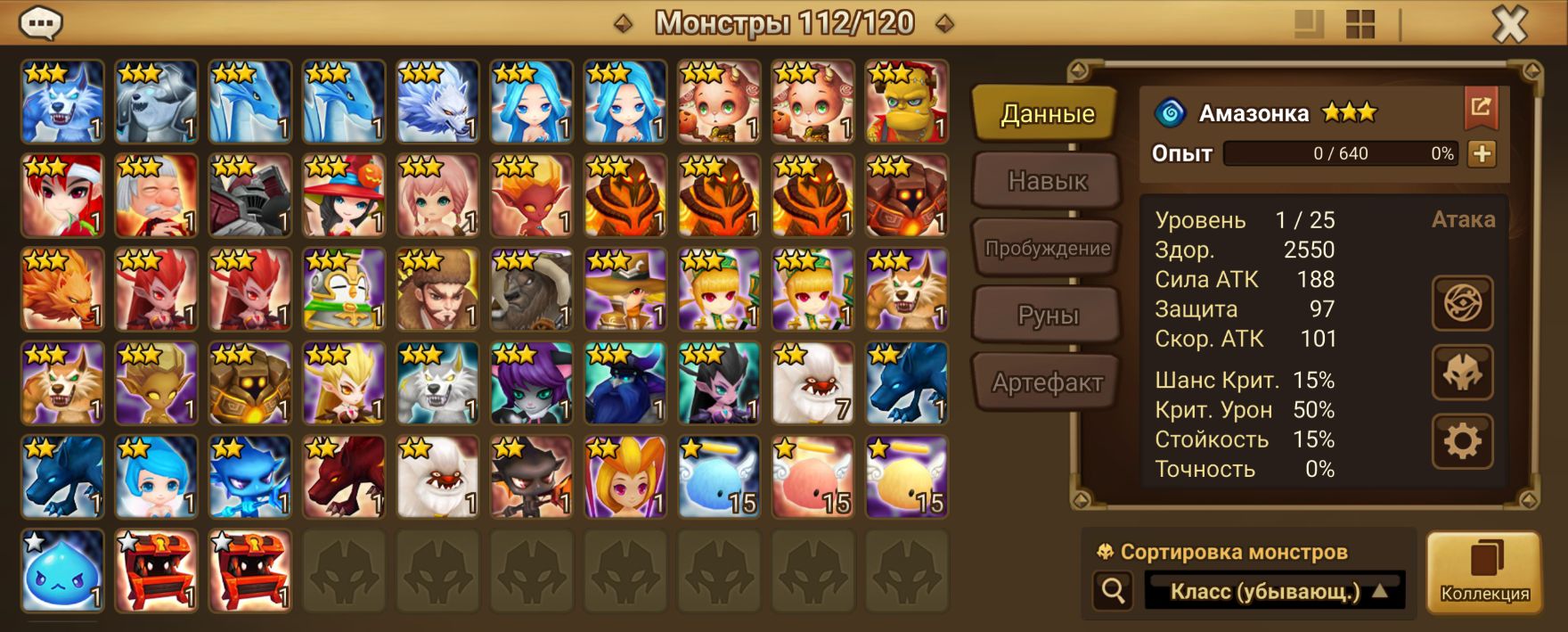
Task: Open the Навык tab
Action: (x=1046, y=181)
